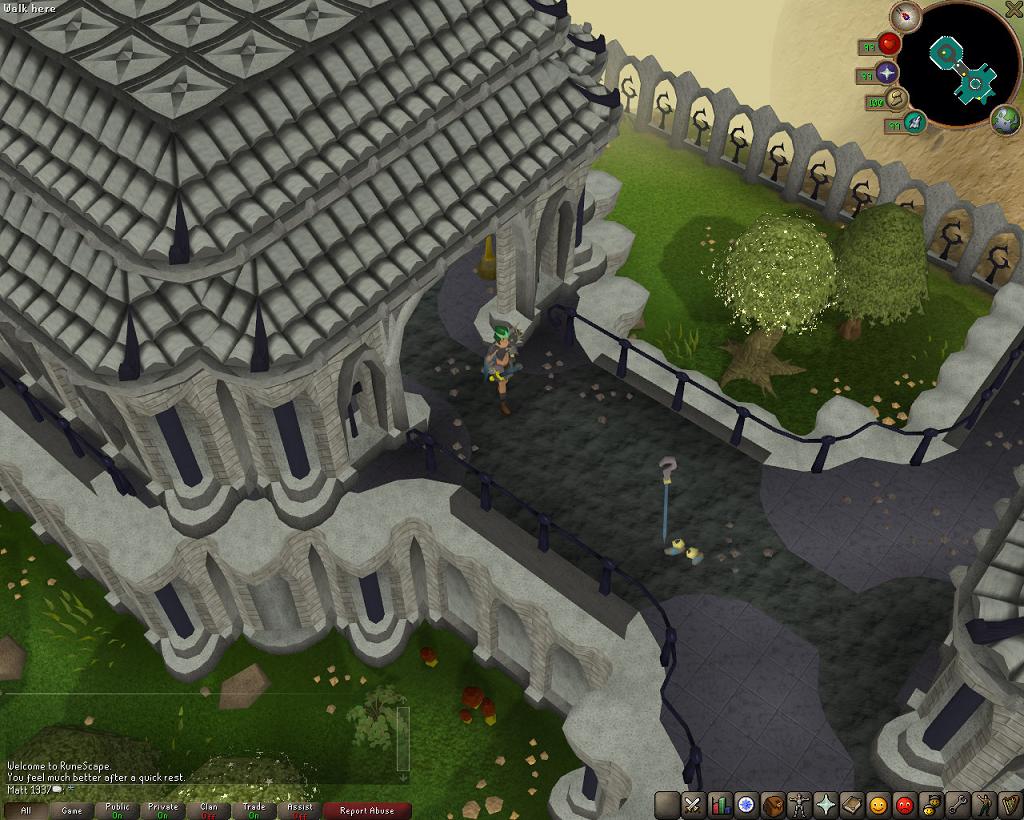Open the wrench options tab
Screen dimensions: 1024x820
pyautogui.click(x=957, y=804)
